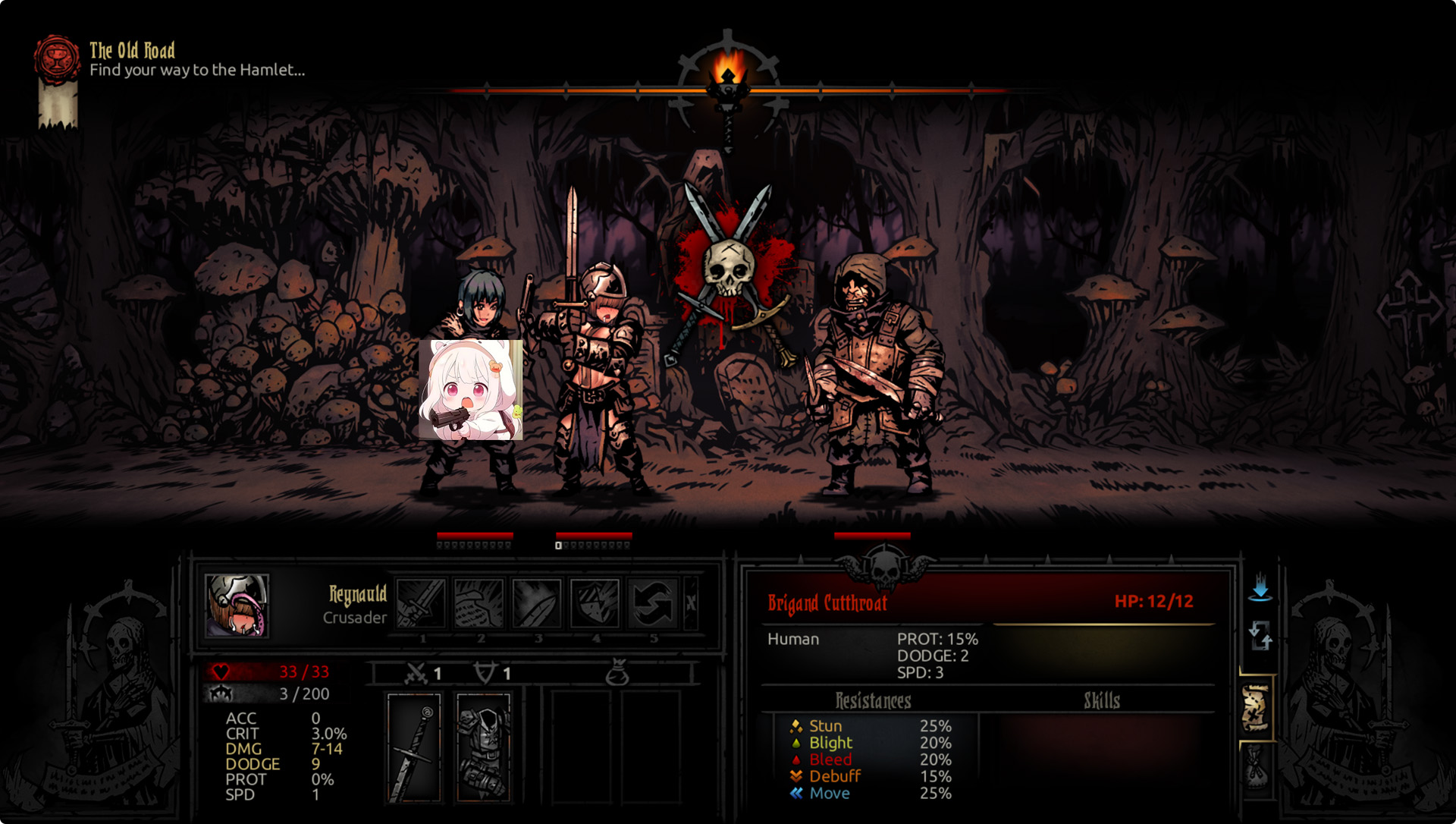The height and width of the screenshot is (824, 1456).
Task: Click the blue down-arrow retreat icon
Action: pyautogui.click(x=1260, y=587)
